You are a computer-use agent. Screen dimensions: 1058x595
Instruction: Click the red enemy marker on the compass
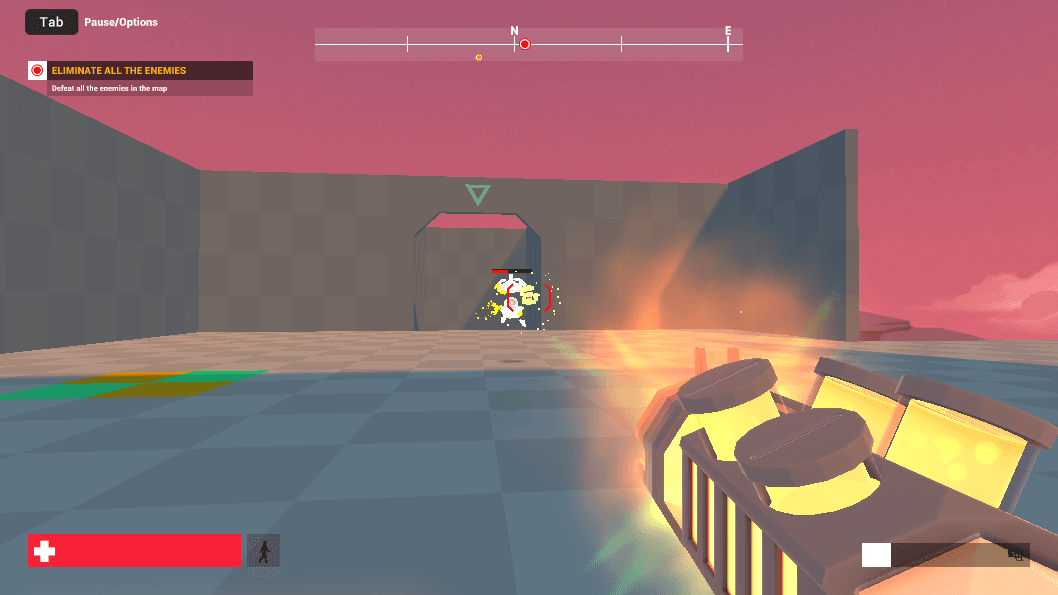point(524,44)
